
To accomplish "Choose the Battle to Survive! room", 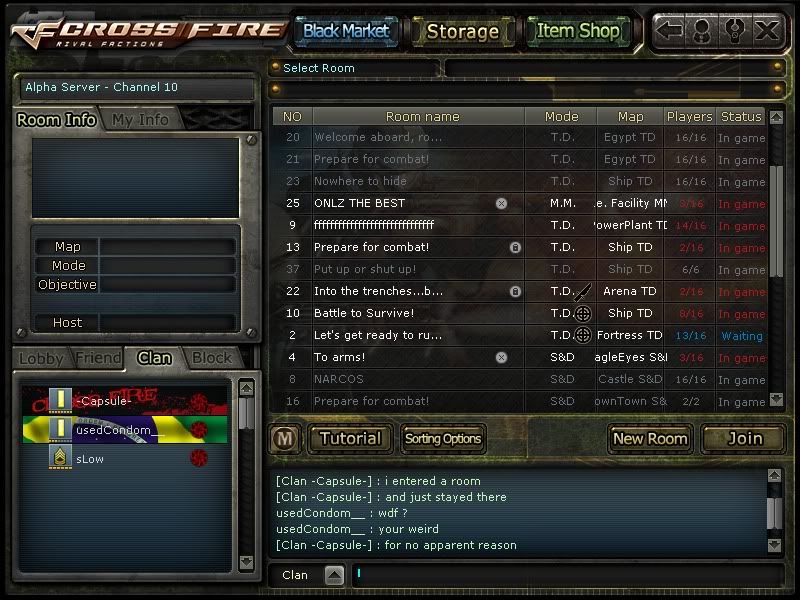I will [x=400, y=313].
